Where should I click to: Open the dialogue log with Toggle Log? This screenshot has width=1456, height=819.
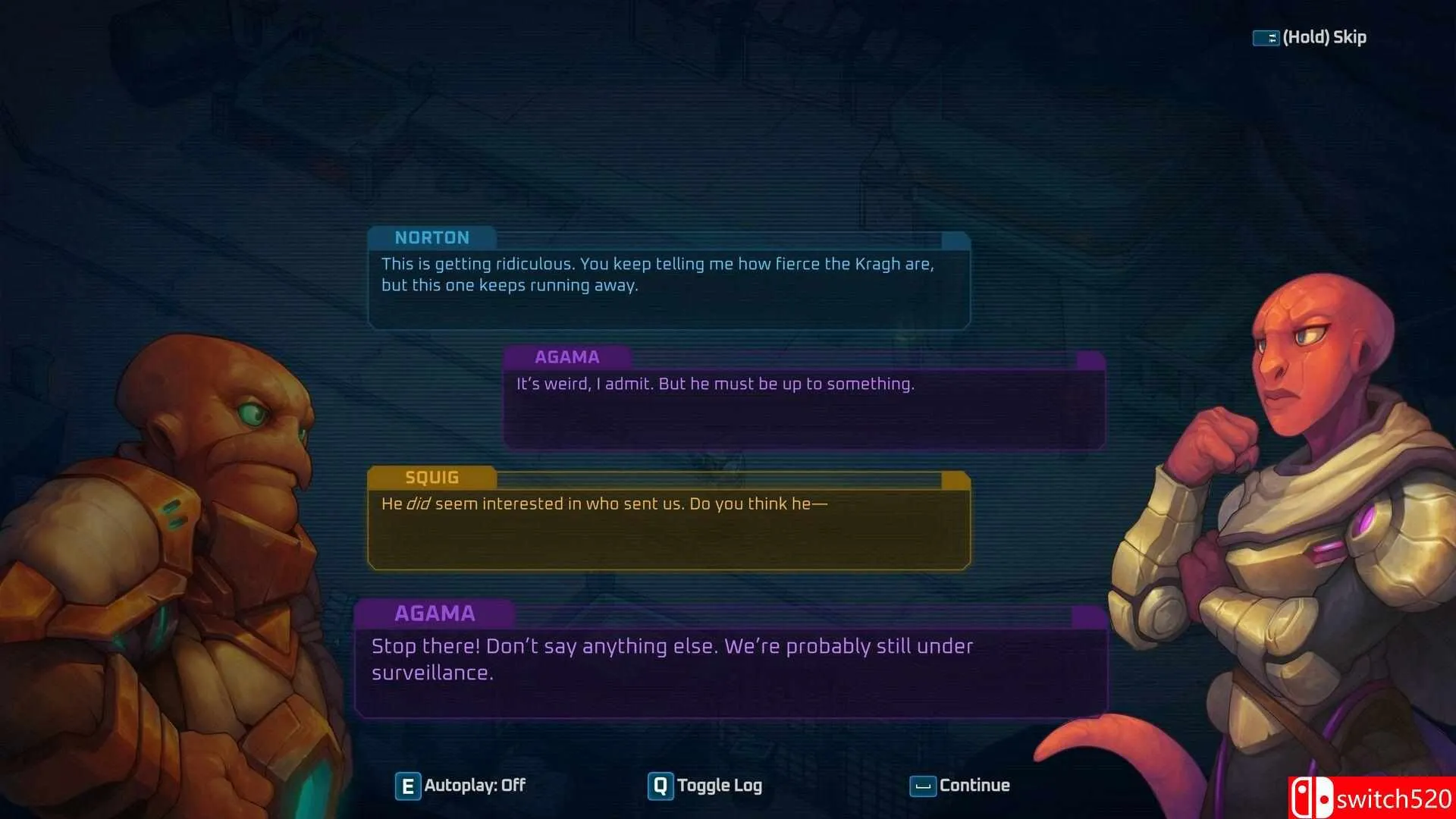click(x=705, y=786)
